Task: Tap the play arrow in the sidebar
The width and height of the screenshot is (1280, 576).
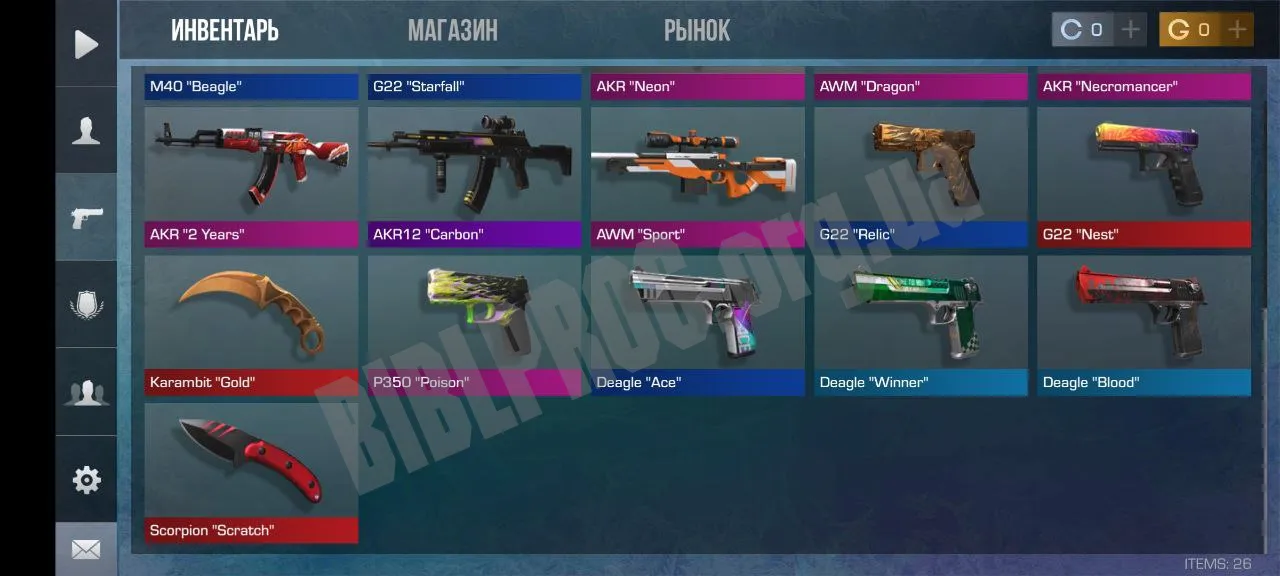Action: 86,44
